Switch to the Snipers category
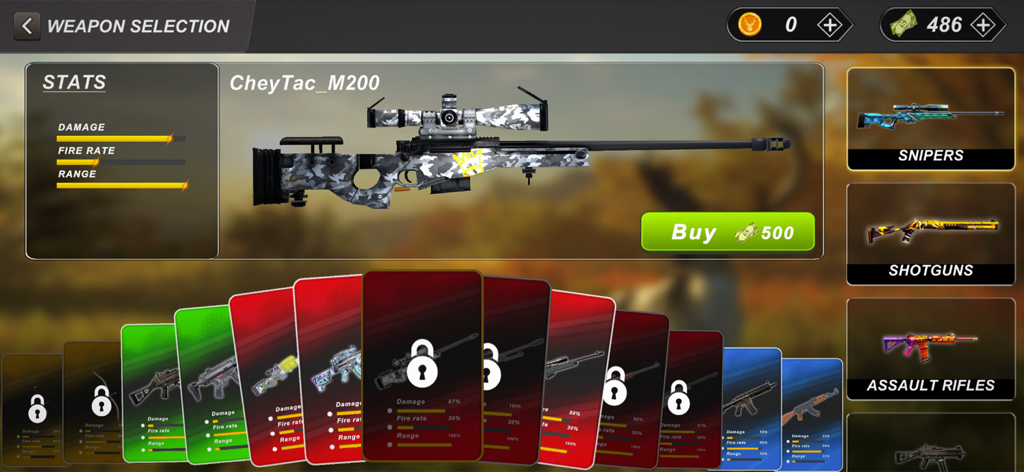This screenshot has height=472, width=1024. (930, 119)
